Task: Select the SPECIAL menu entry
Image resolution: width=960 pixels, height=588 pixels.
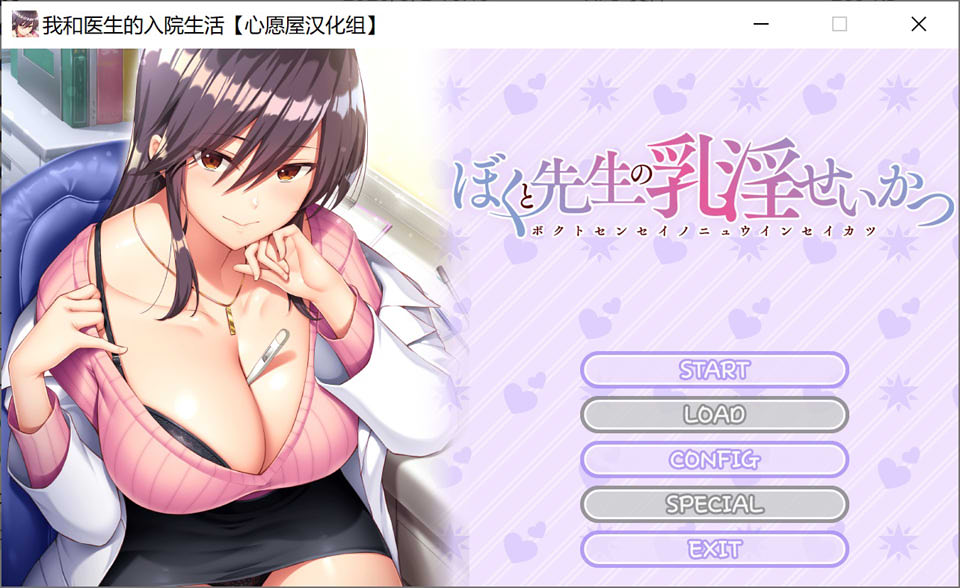Action: [x=714, y=504]
